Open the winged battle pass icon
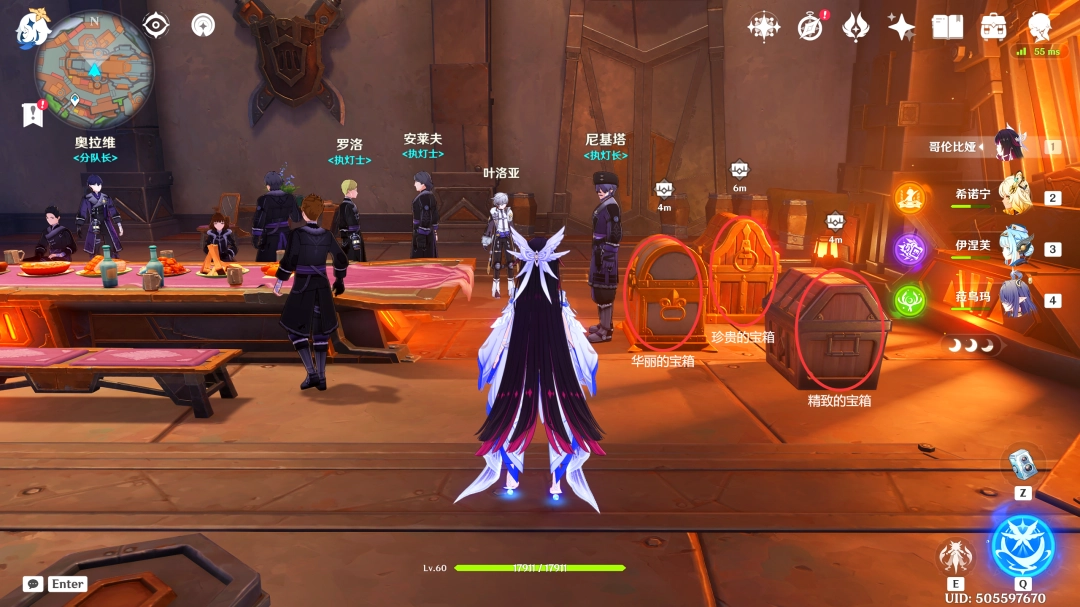 coord(856,27)
